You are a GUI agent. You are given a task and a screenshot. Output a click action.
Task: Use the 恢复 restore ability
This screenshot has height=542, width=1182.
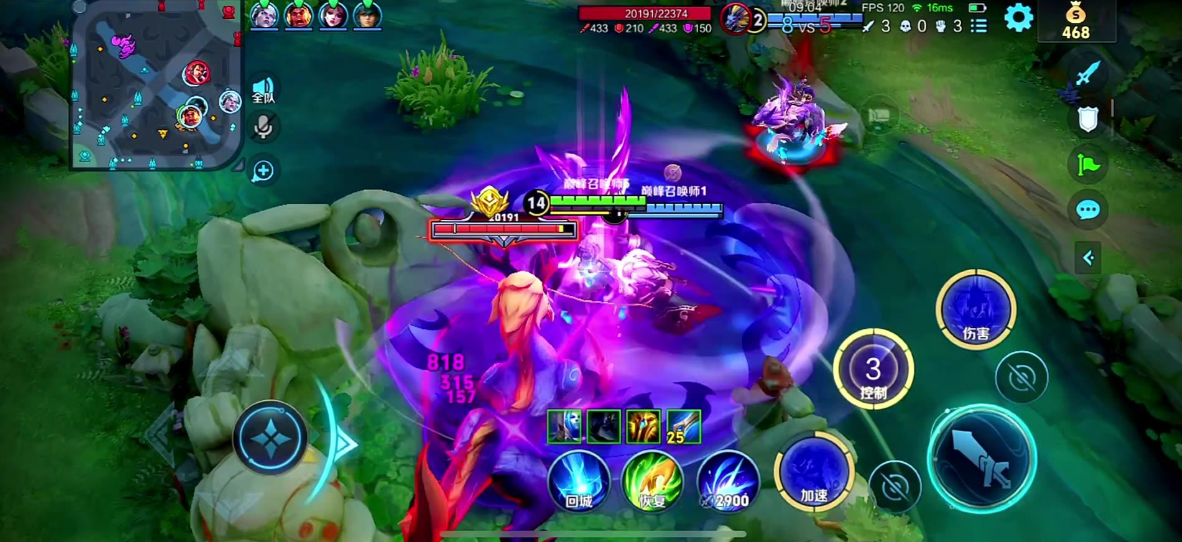coord(652,481)
